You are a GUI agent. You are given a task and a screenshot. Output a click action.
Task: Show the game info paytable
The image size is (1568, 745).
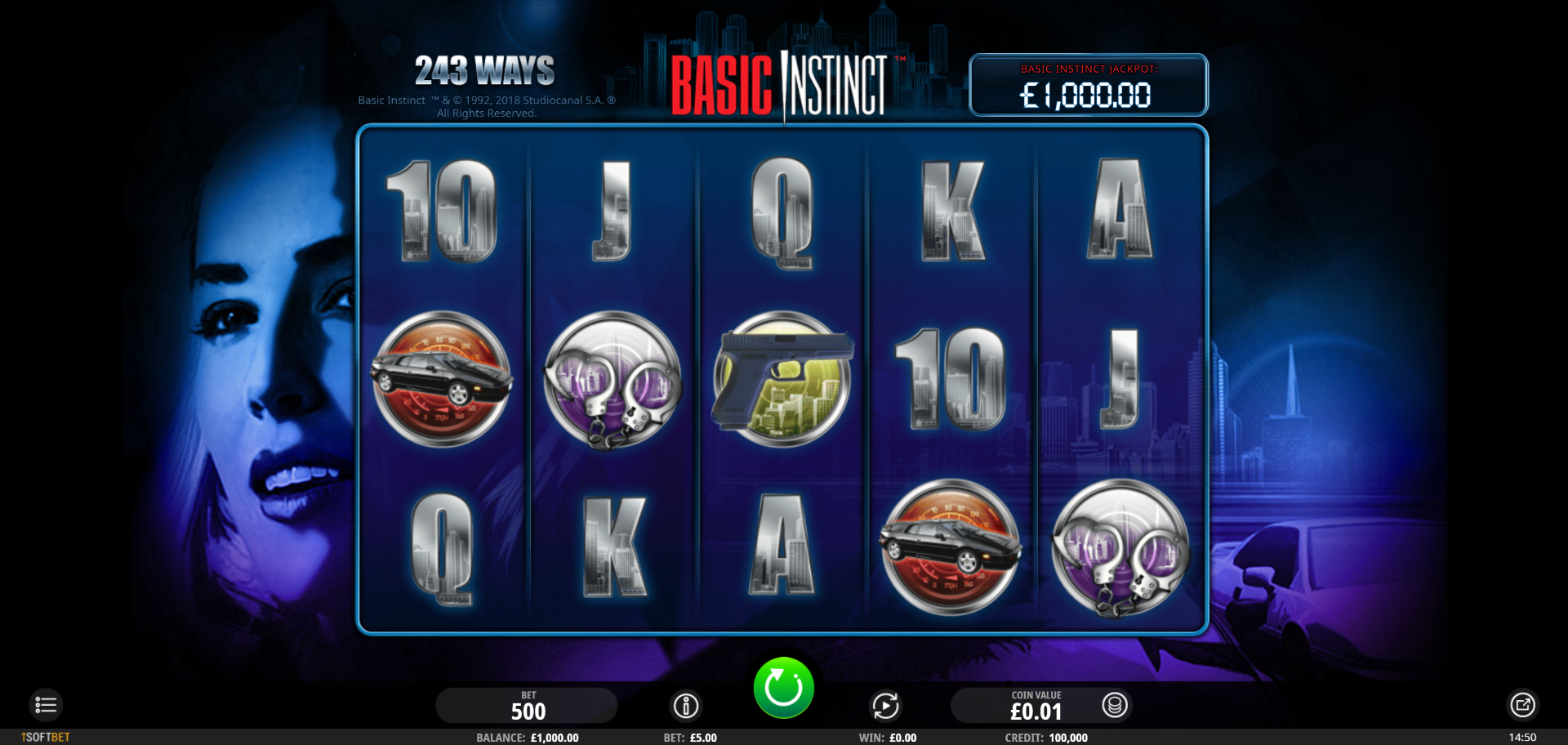pos(686,705)
